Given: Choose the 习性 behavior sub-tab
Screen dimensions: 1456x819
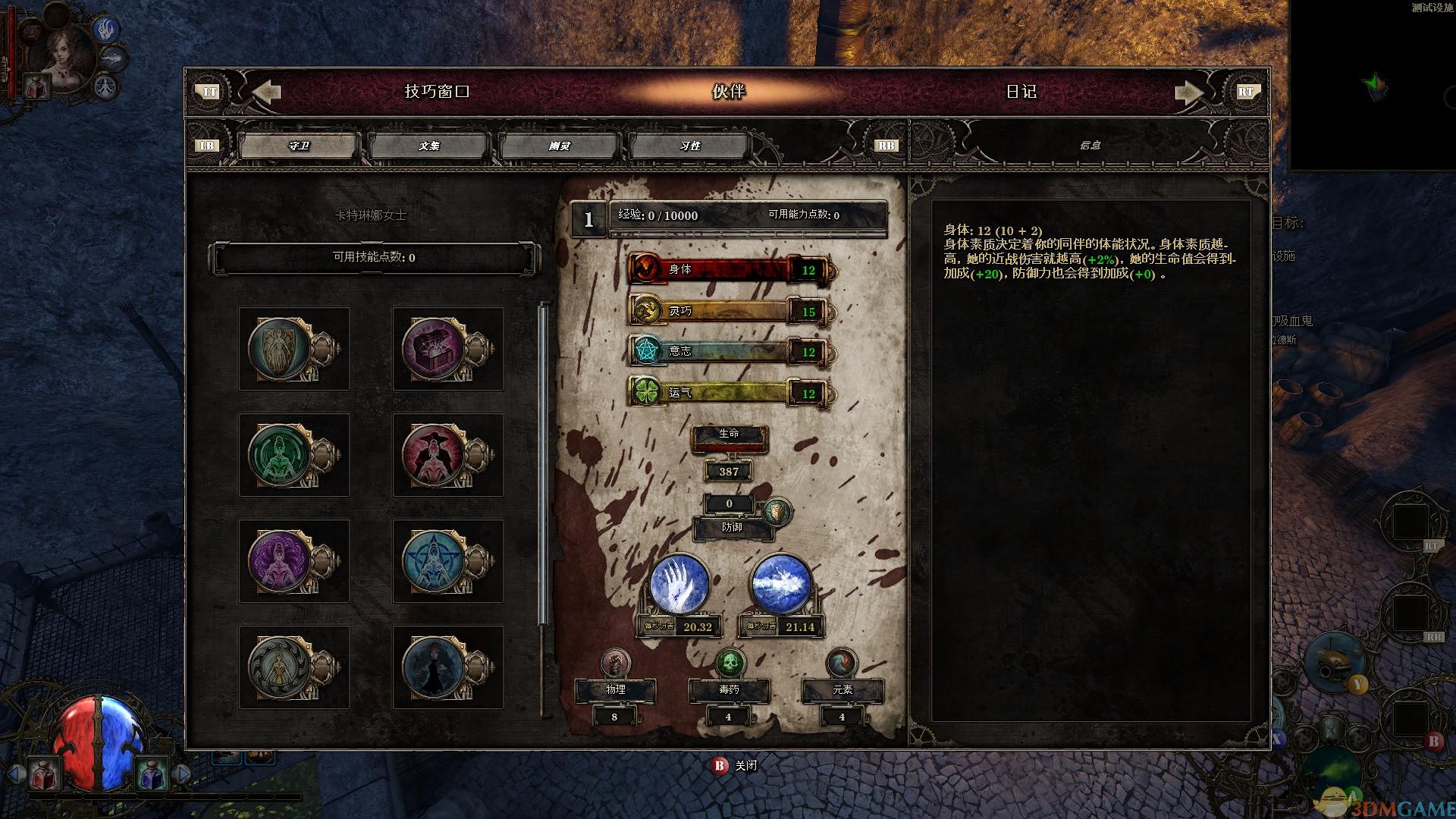Looking at the screenshot, I should [x=689, y=146].
